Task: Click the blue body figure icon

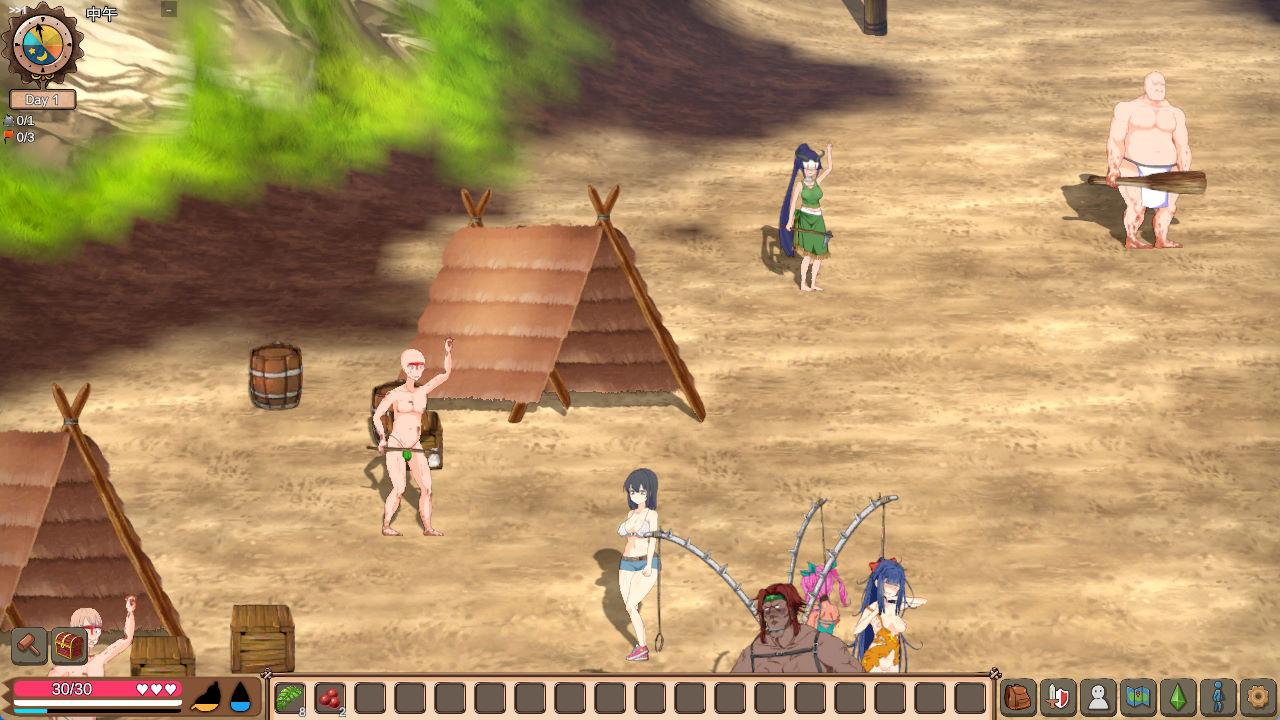Action: (1218, 697)
